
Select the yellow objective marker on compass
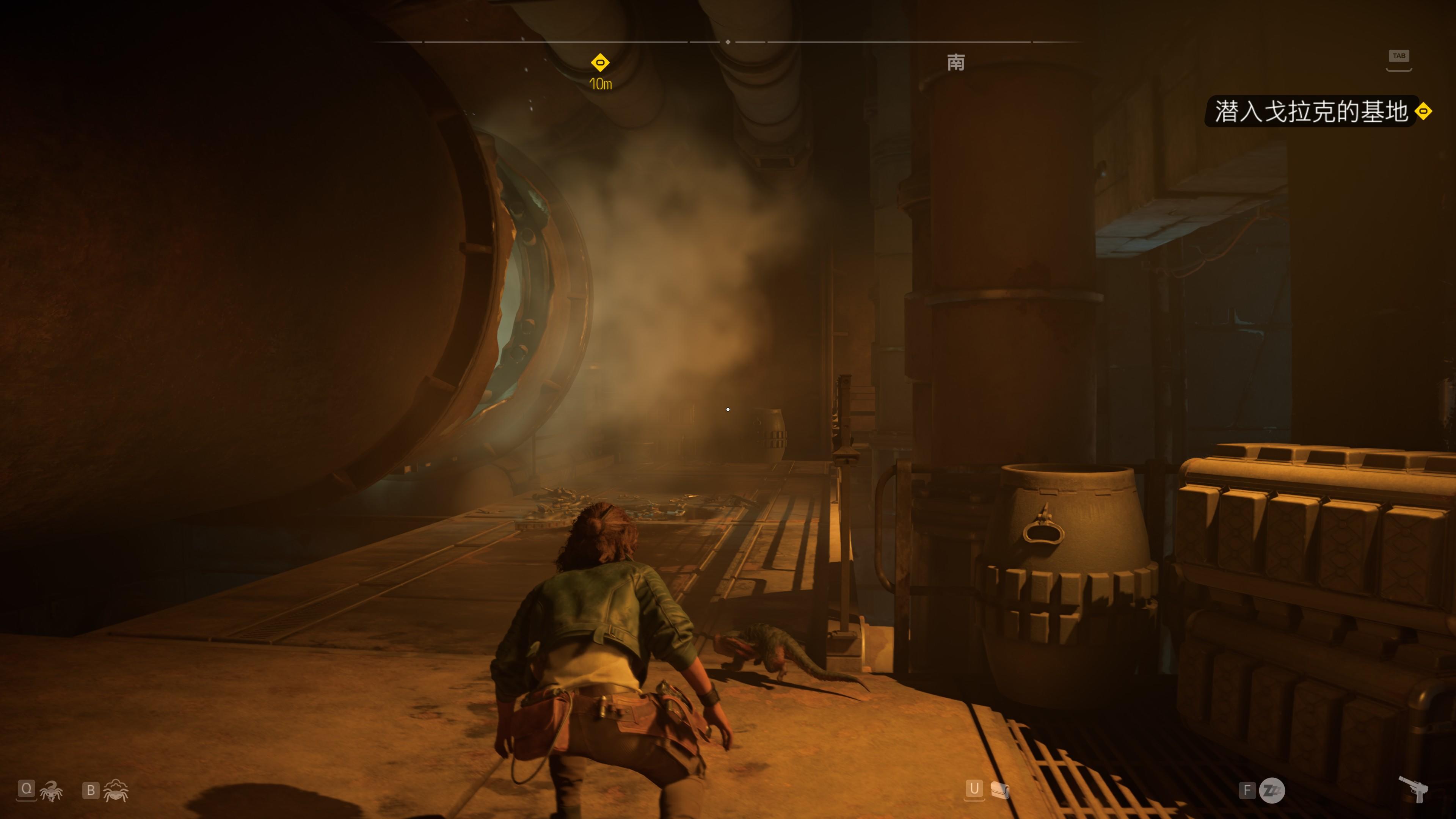(600, 62)
